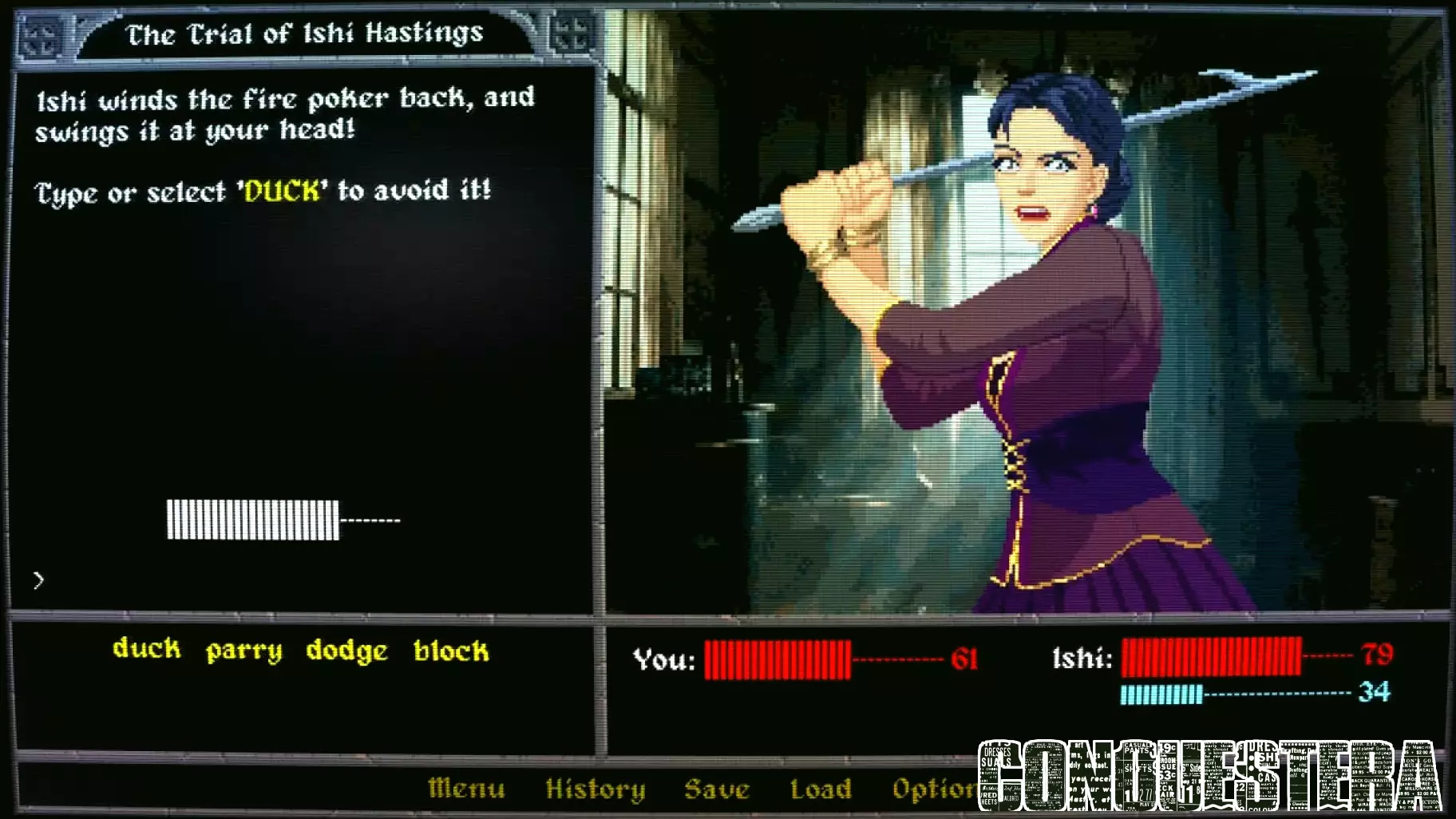This screenshot has height=819, width=1456.
Task: Click Save to save the game
Action: (x=717, y=789)
